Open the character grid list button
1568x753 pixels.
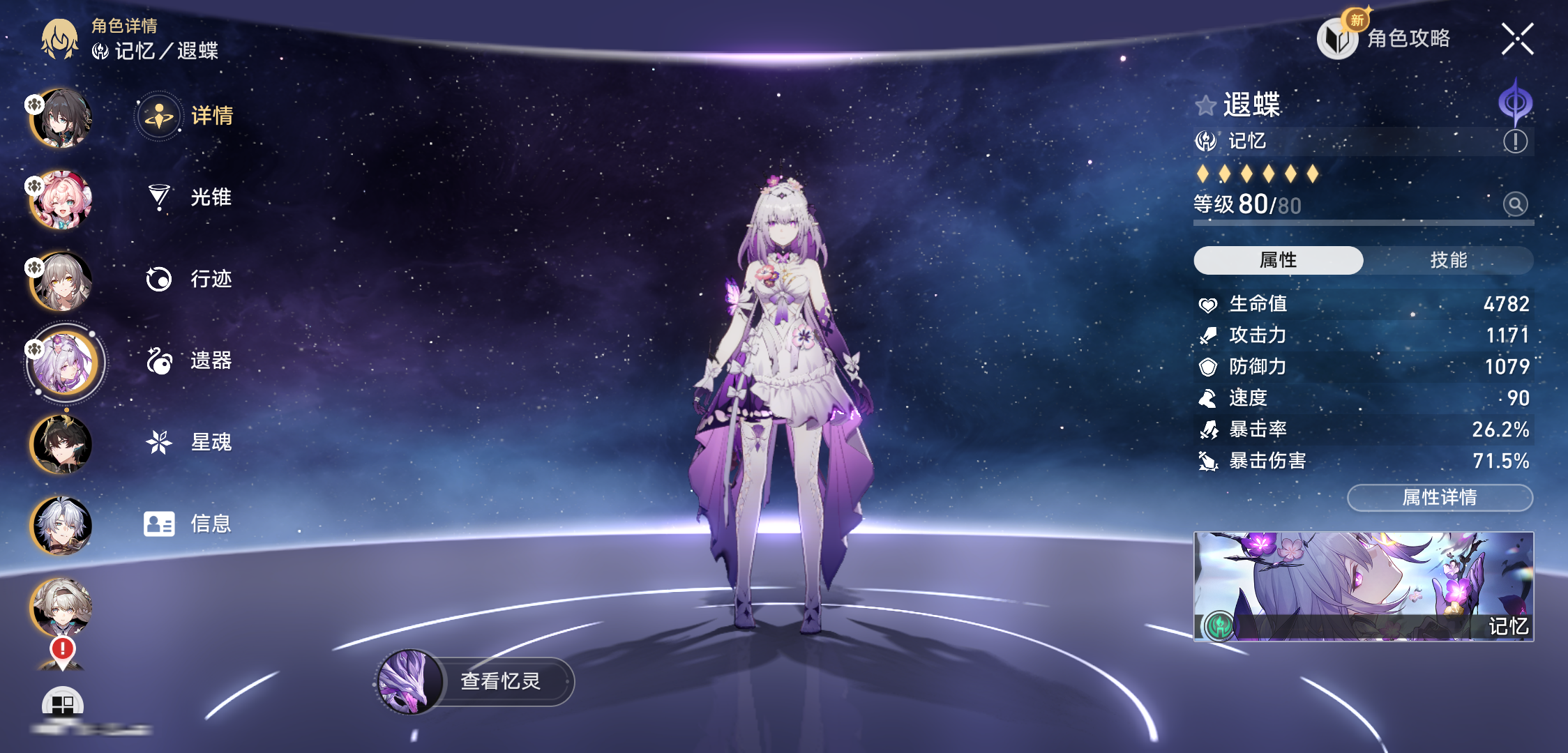(x=63, y=704)
